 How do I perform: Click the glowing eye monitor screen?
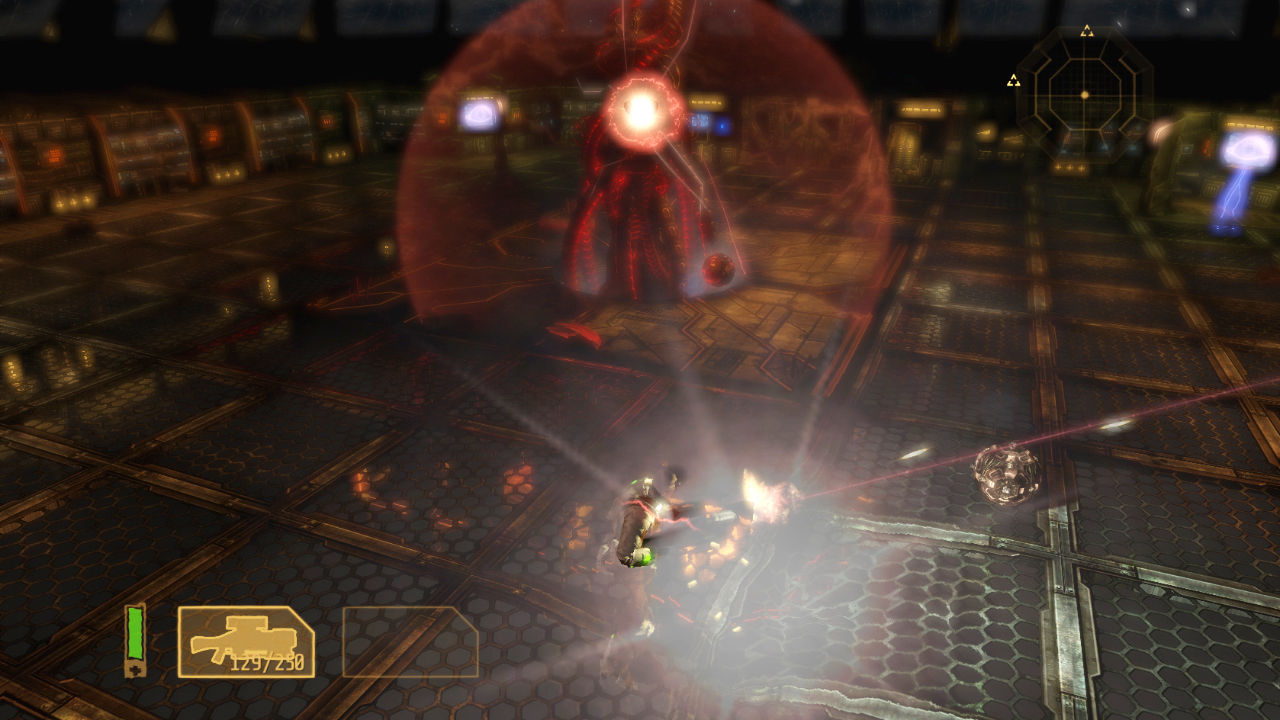(x=477, y=117)
